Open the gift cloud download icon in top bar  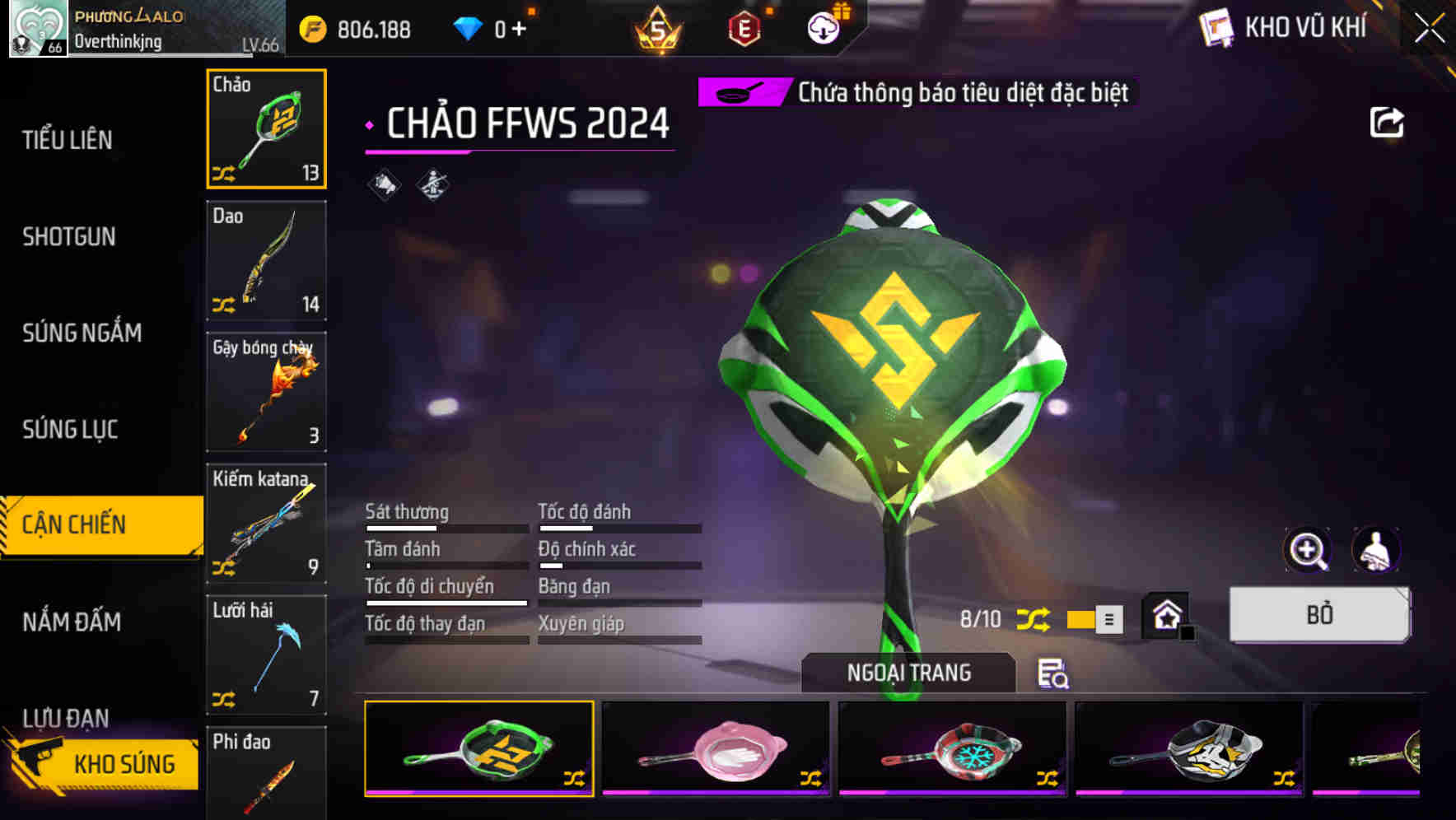[x=823, y=27]
